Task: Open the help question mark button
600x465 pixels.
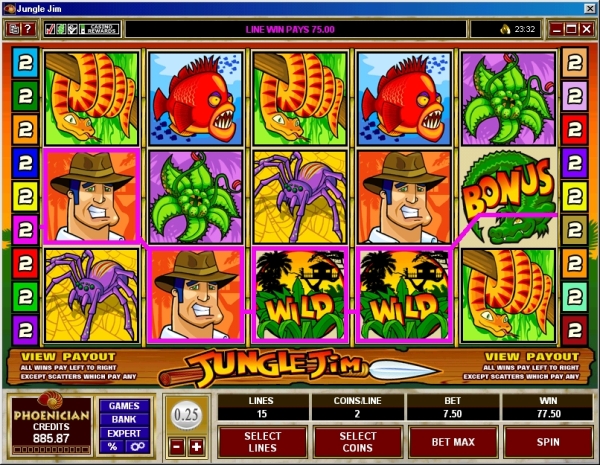Action: tap(29, 29)
